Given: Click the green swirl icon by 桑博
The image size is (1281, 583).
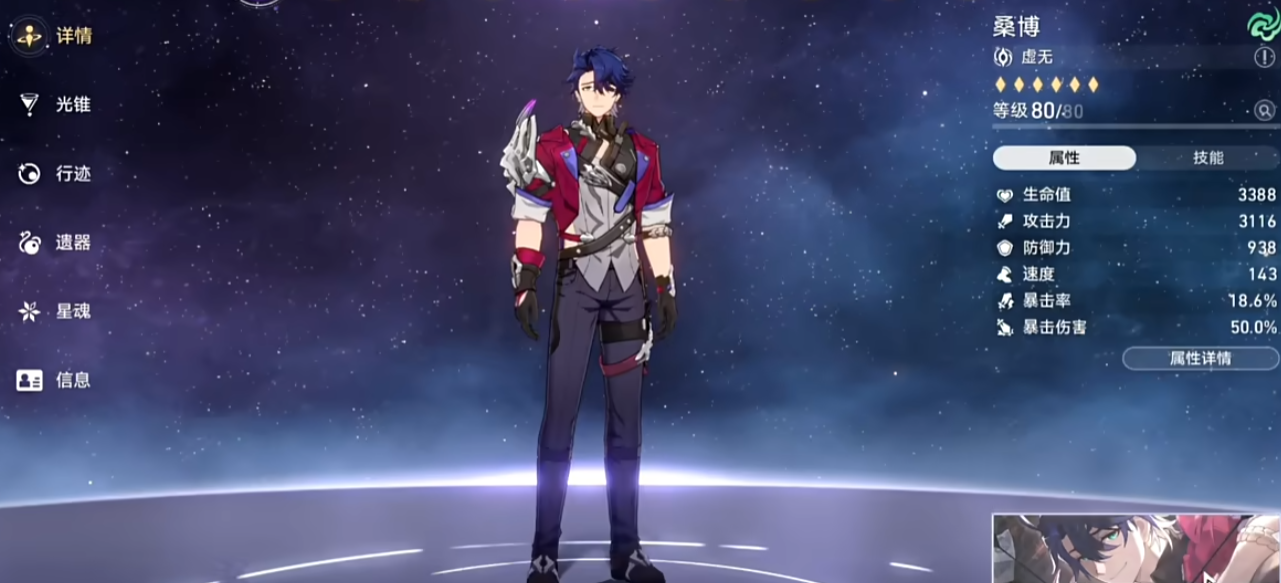Looking at the screenshot, I should click(x=1260, y=24).
